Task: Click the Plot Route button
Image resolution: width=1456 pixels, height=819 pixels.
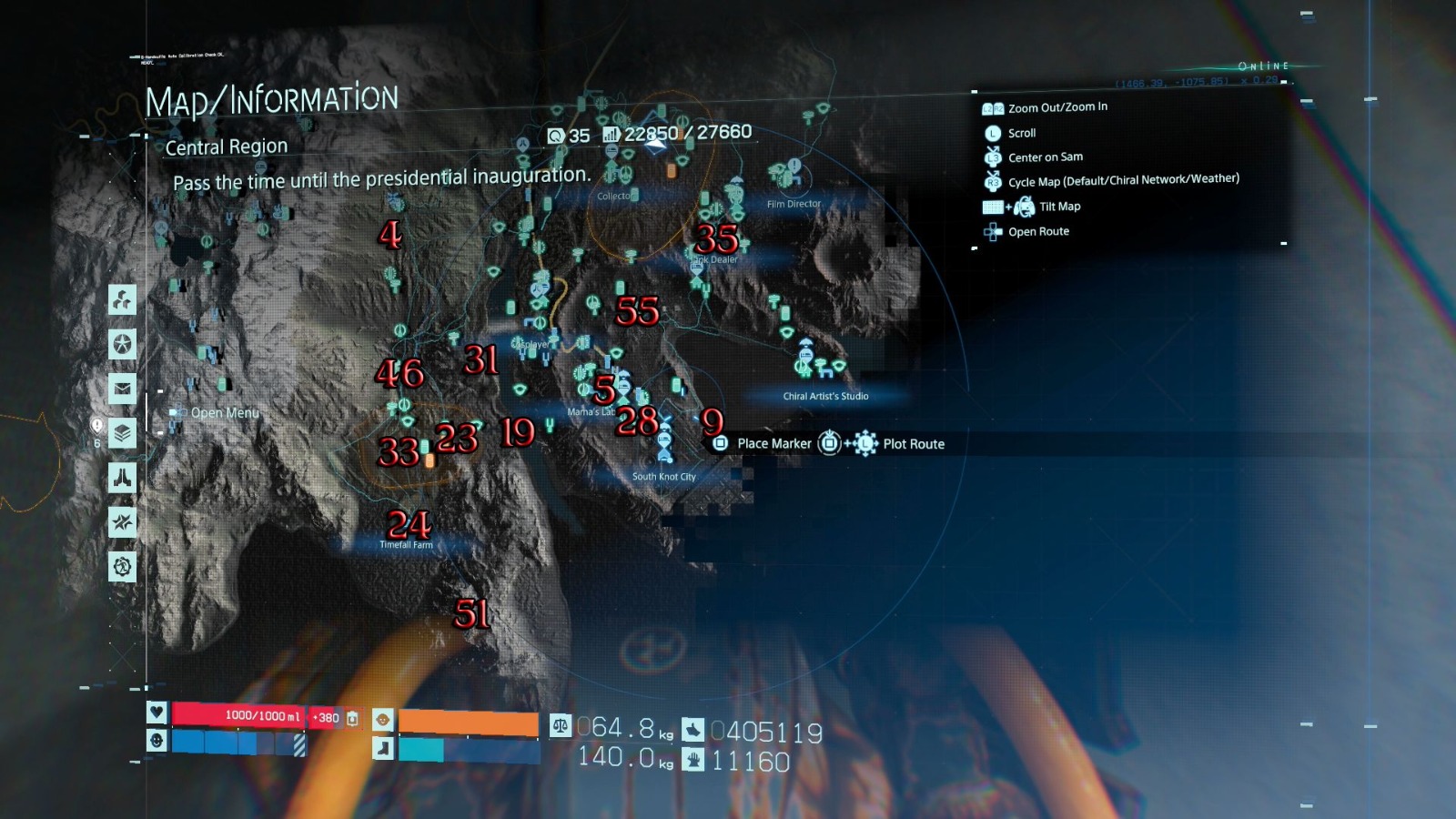Action: point(913,444)
